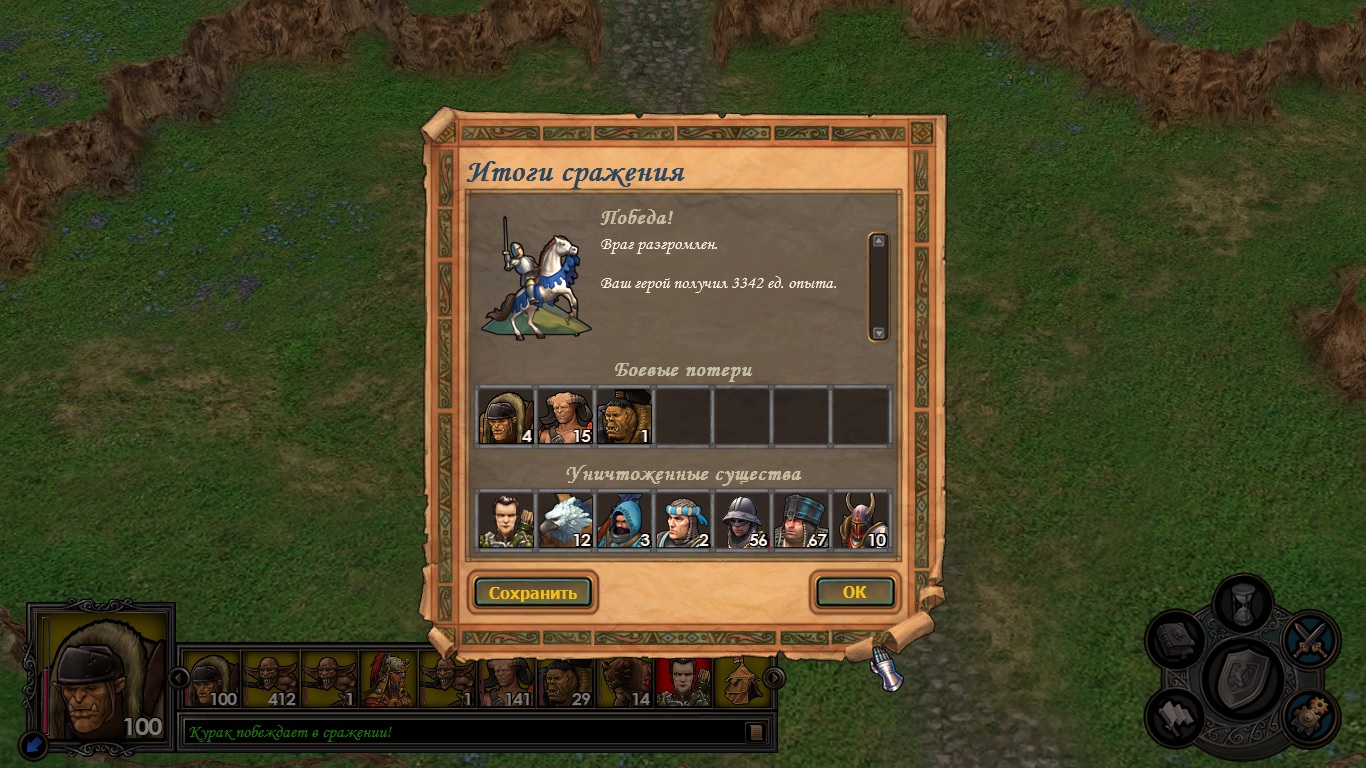Click the scroll-up arrow in the results text

(x=878, y=241)
